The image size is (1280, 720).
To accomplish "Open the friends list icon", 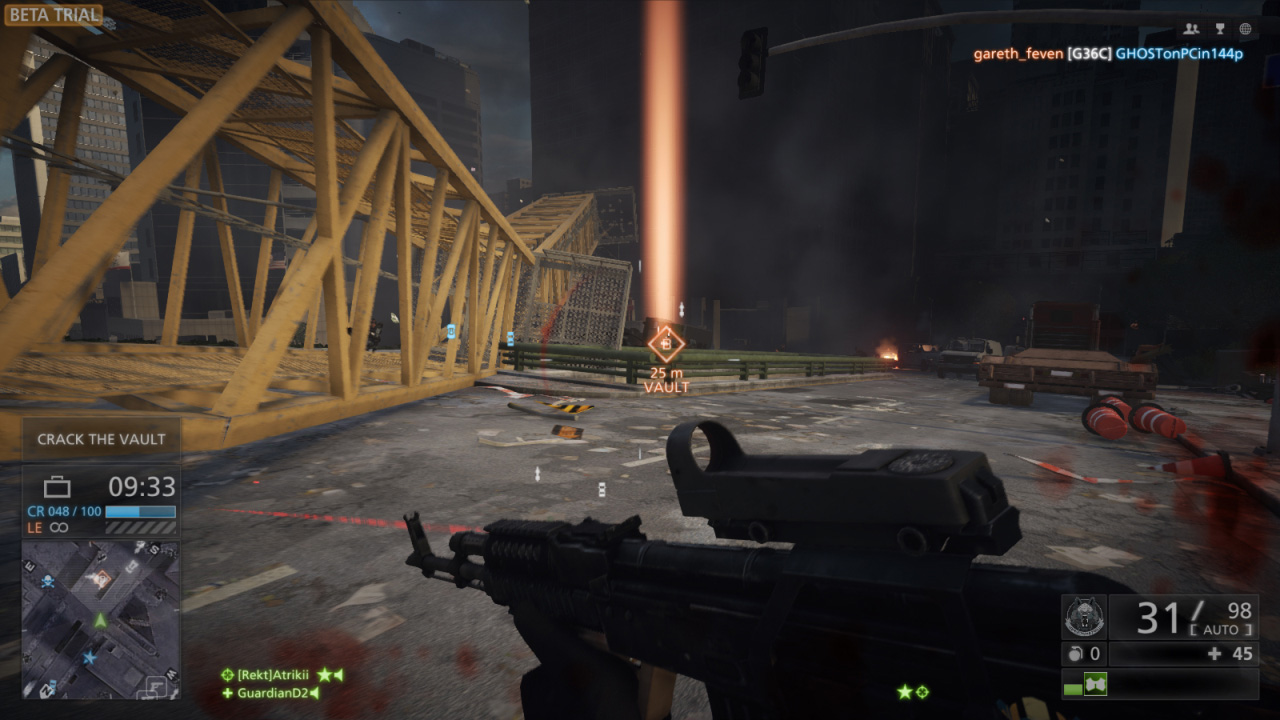I will [1190, 29].
